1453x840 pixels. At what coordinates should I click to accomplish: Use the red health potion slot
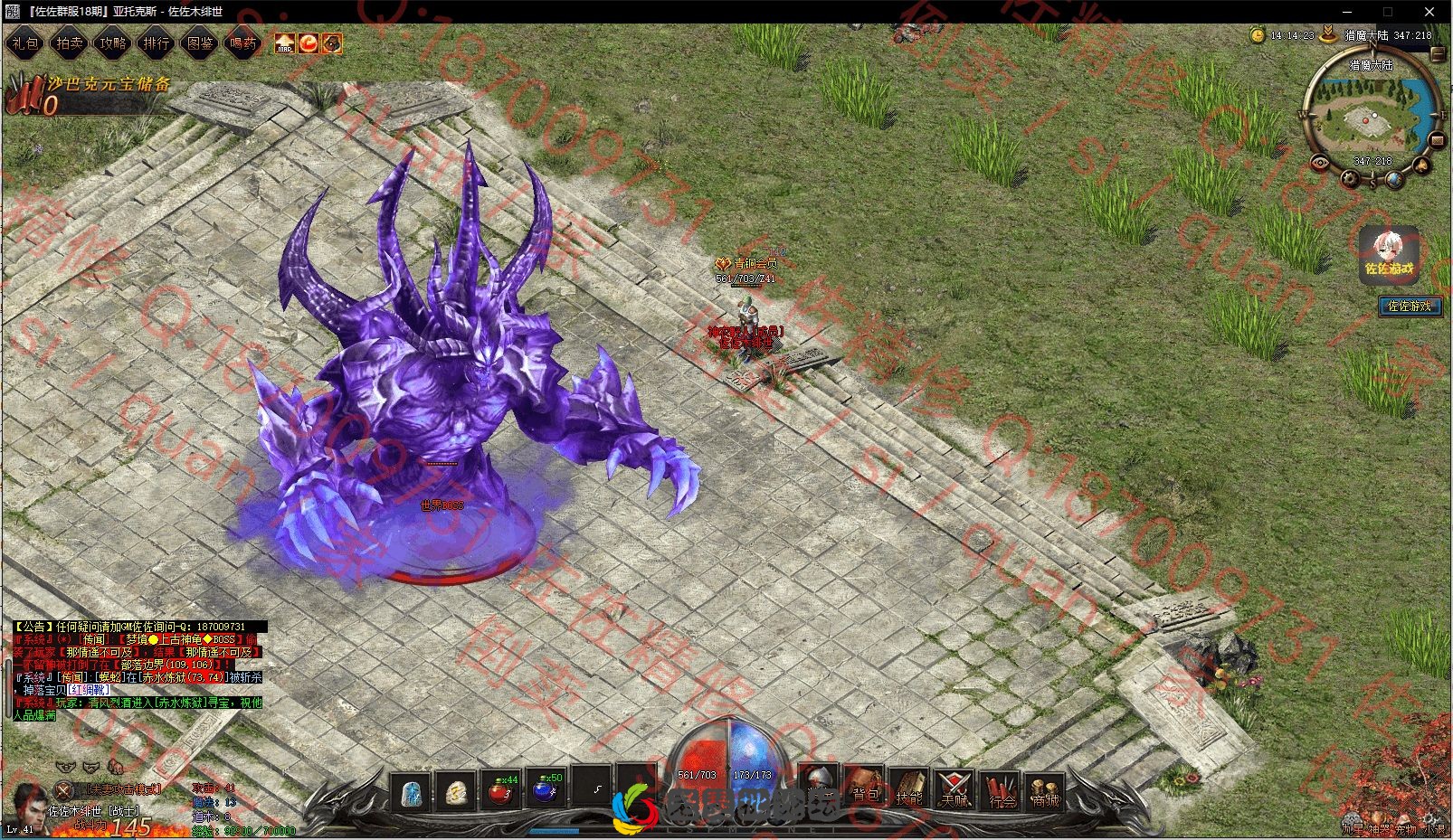tap(500, 791)
